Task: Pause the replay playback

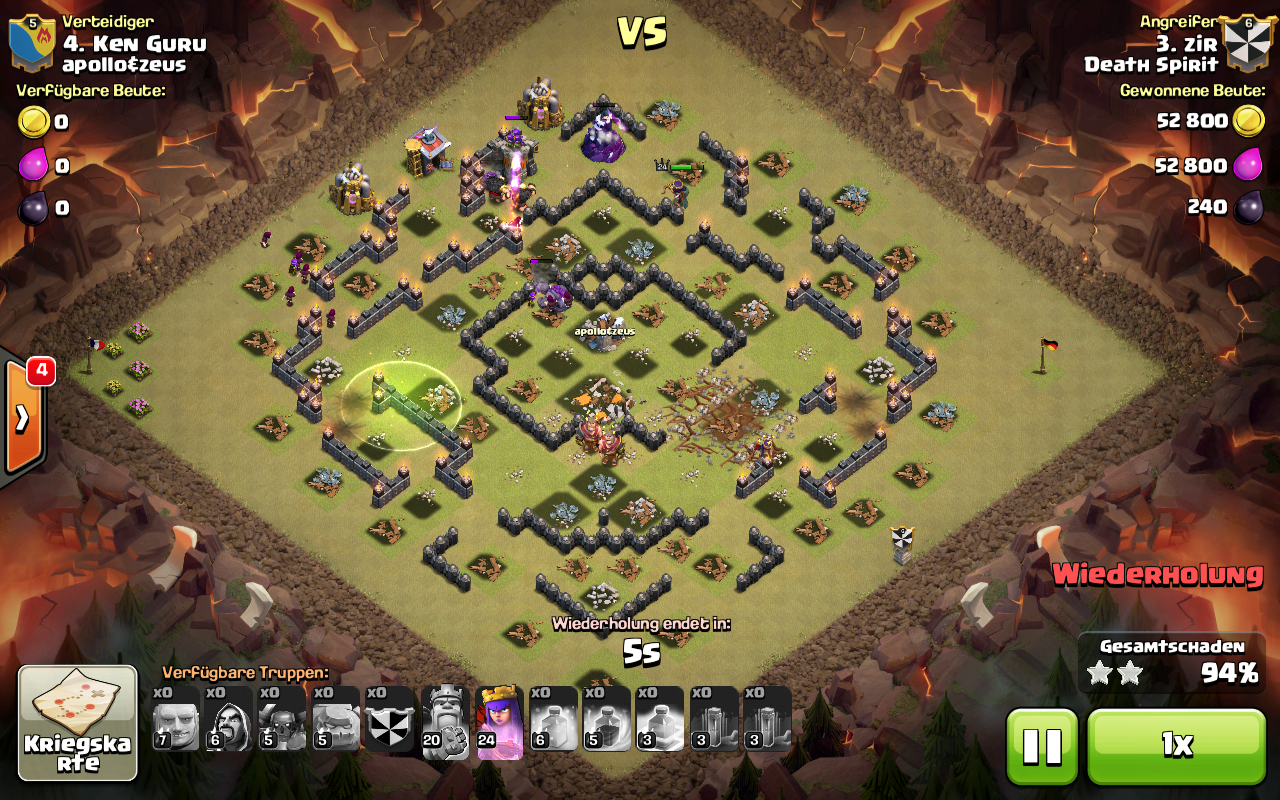Action: tap(1041, 746)
